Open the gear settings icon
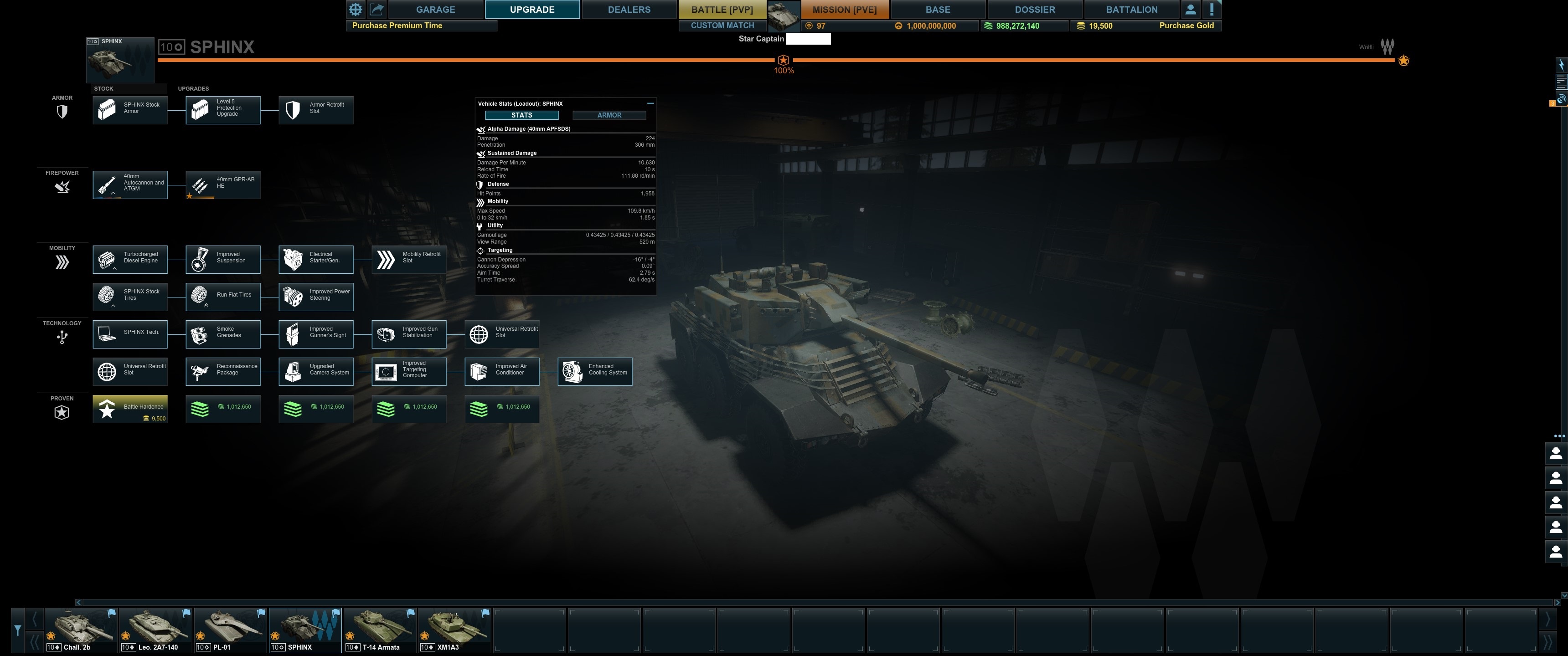Viewport: 1568px width, 656px height. coord(356,10)
